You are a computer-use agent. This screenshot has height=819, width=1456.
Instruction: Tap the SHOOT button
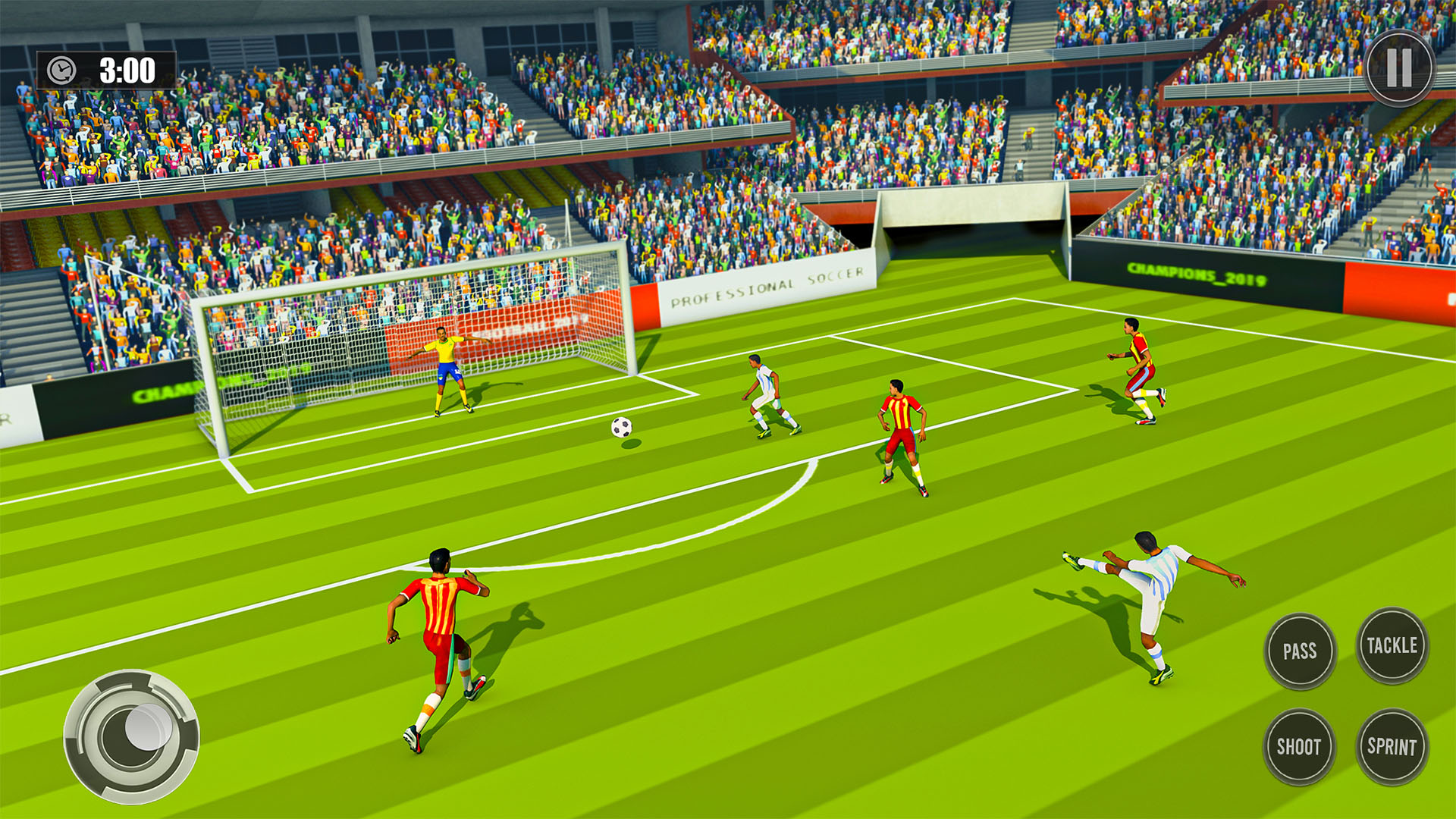[x=1300, y=747]
